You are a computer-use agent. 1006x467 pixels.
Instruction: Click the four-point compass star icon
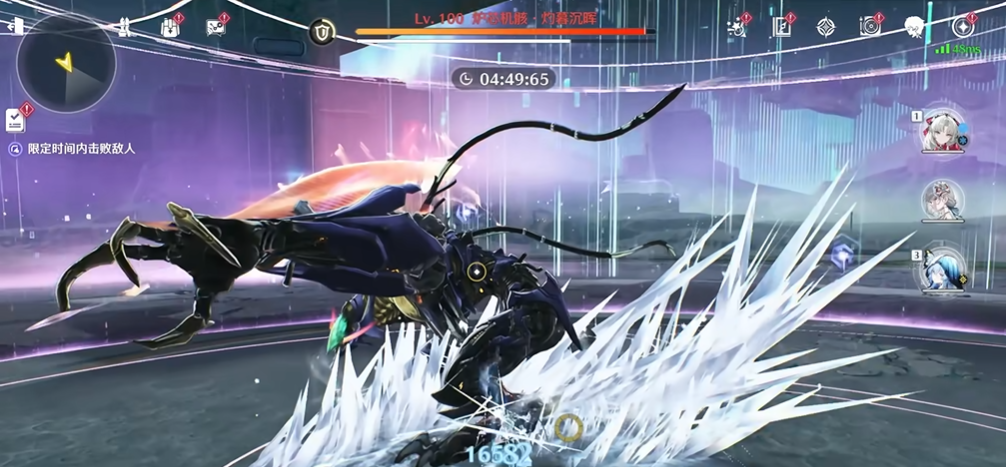click(x=826, y=27)
